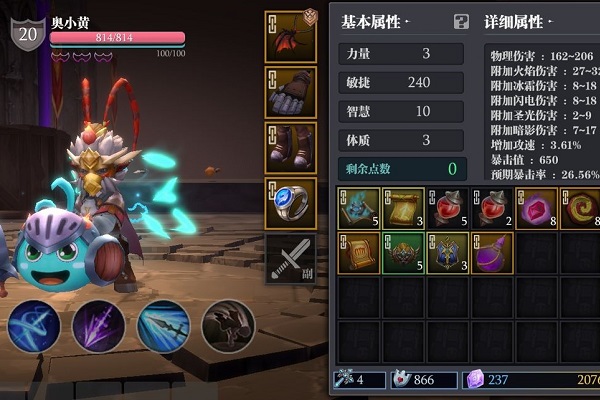Pick the green-framed helmet item

click(402, 253)
